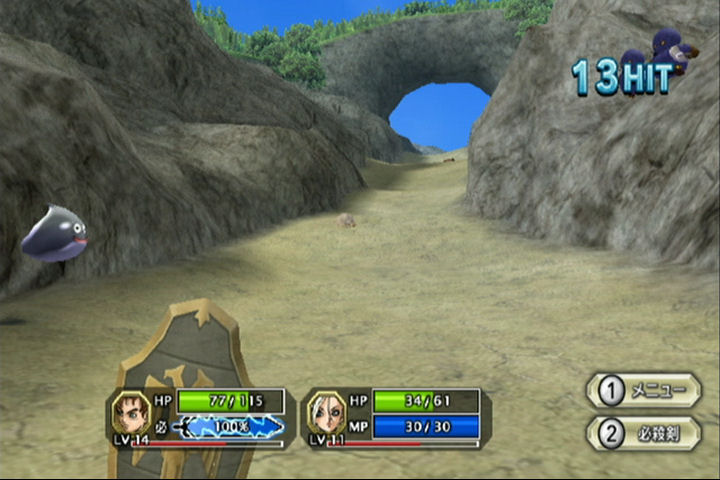Select the level 14 hero portrait
The image size is (720, 480).
click(x=130, y=412)
